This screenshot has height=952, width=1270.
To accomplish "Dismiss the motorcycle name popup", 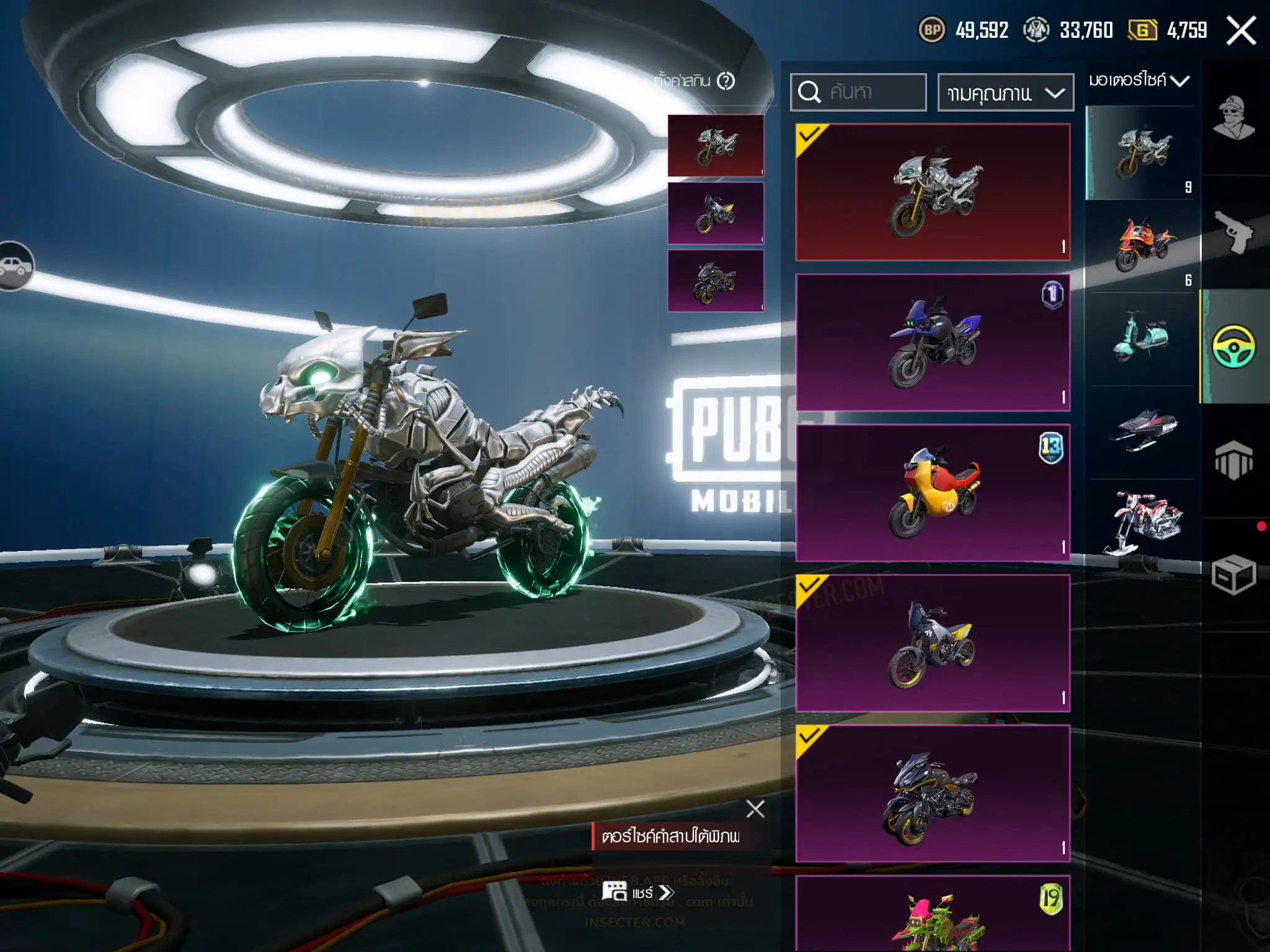I will point(755,809).
